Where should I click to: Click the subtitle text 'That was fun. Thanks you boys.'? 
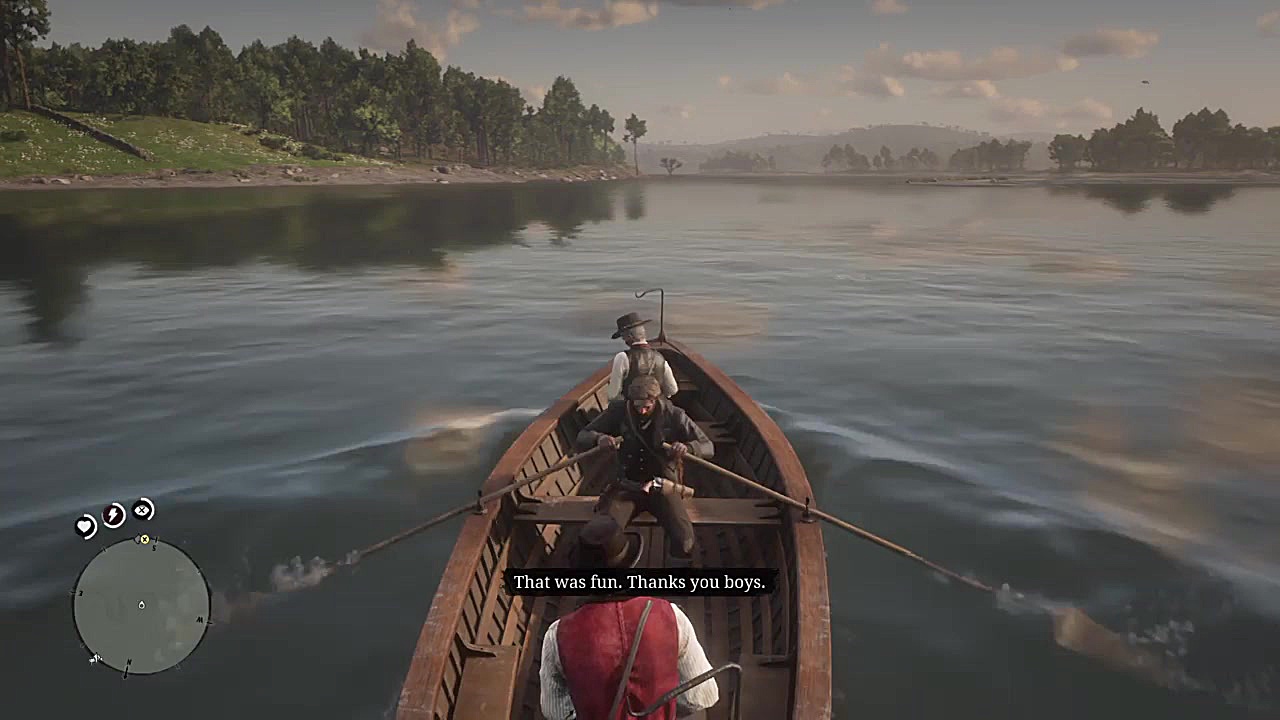click(639, 582)
